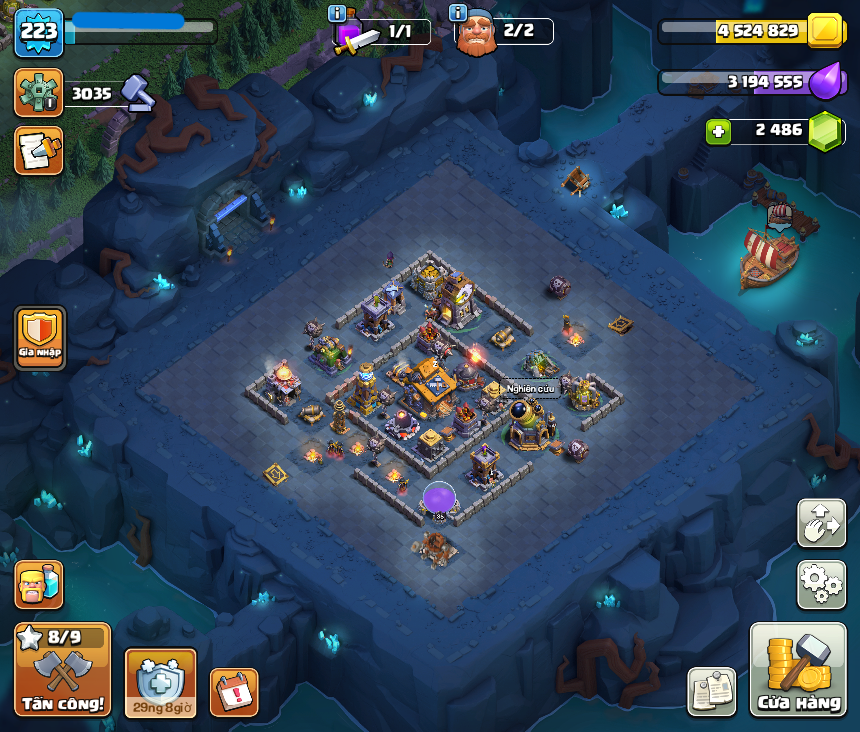The image size is (860, 732).
Task: Open the layout checklist button
Action: [x=712, y=692]
